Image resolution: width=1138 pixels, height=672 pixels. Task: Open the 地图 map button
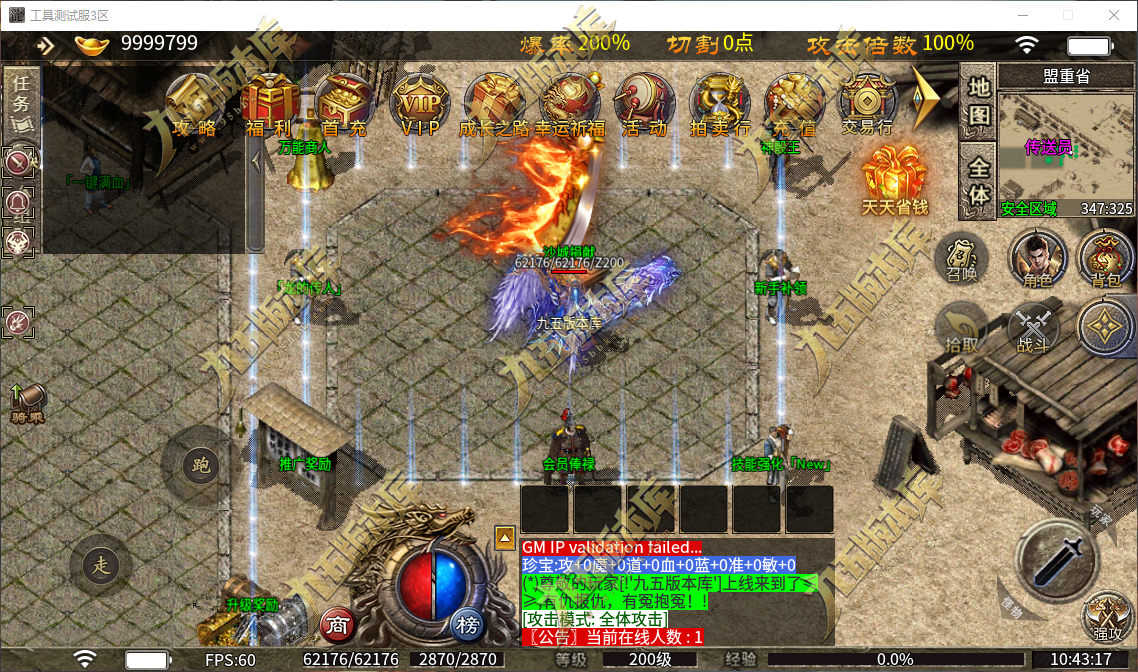[978, 102]
